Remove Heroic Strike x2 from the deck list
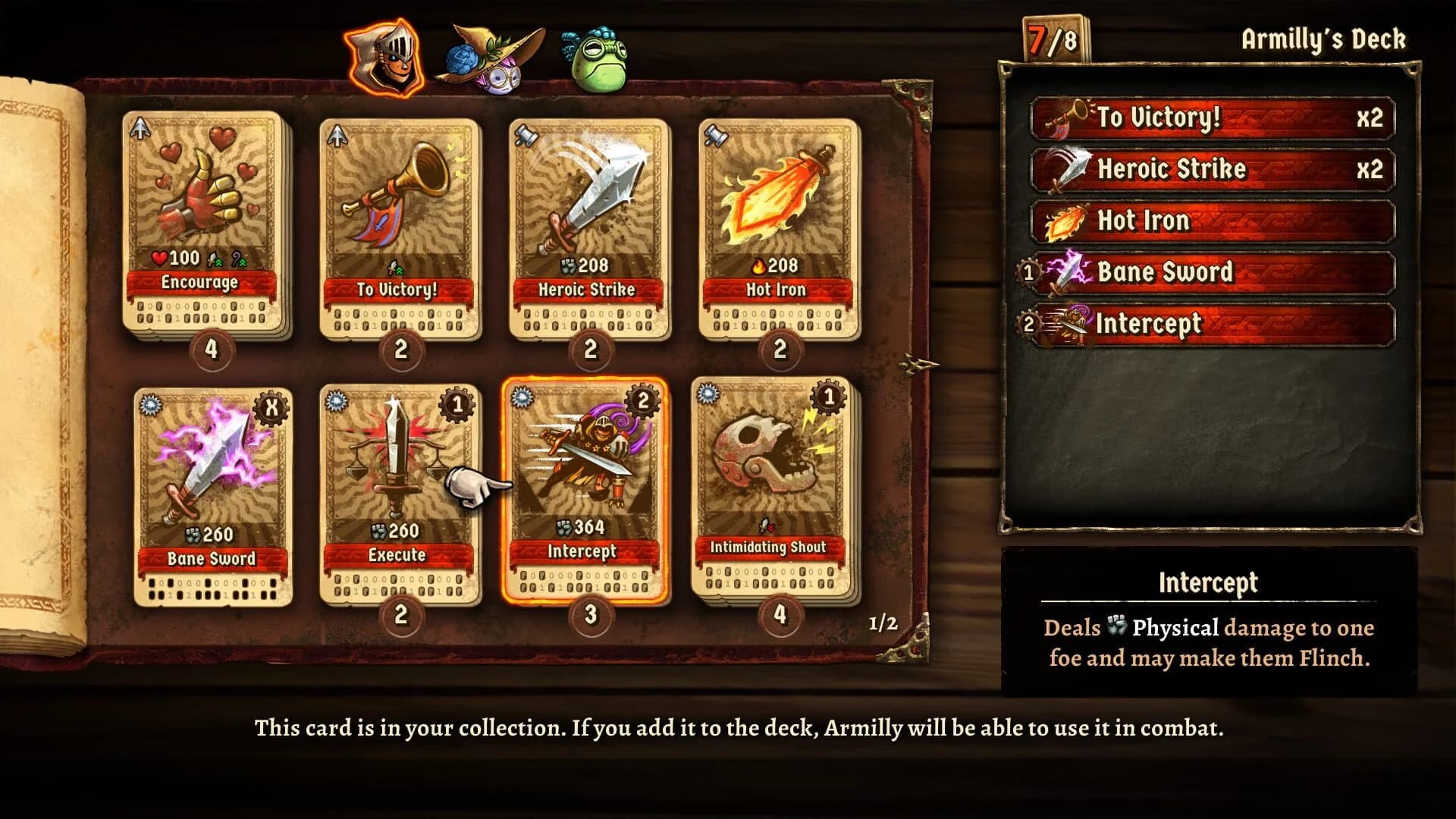Viewport: 1456px width, 819px height. coord(1213,169)
